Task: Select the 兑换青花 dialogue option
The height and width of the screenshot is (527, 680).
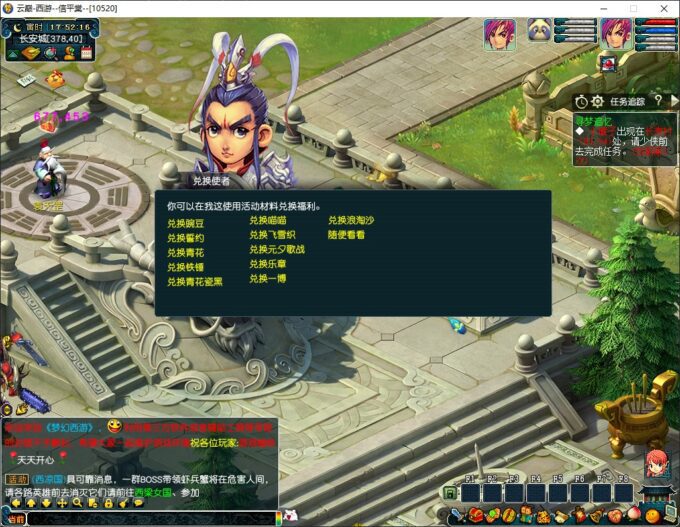Action: (x=185, y=253)
